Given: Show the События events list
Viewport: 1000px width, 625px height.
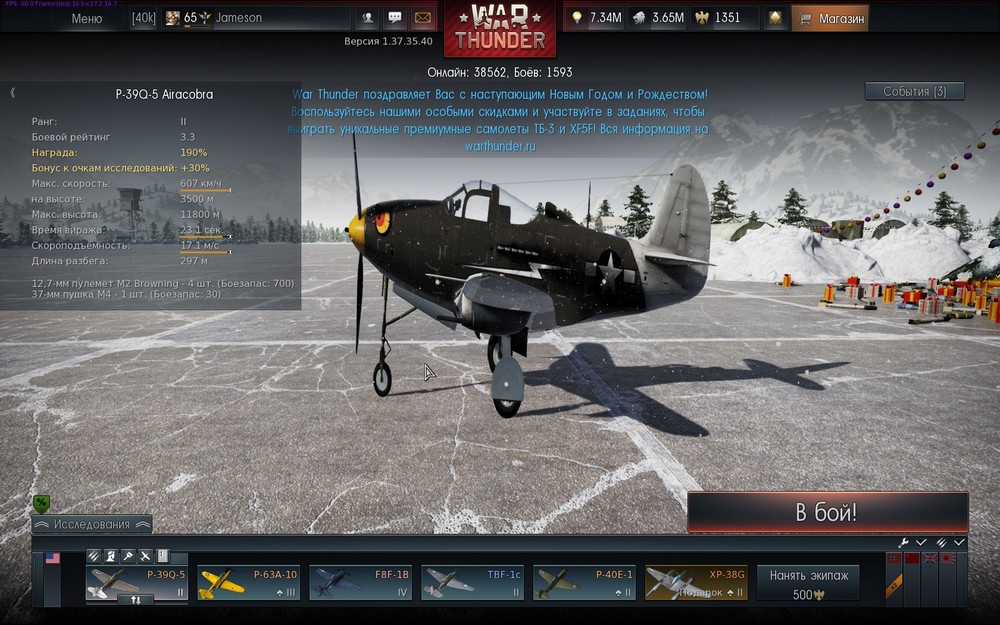Looking at the screenshot, I should 914,91.
